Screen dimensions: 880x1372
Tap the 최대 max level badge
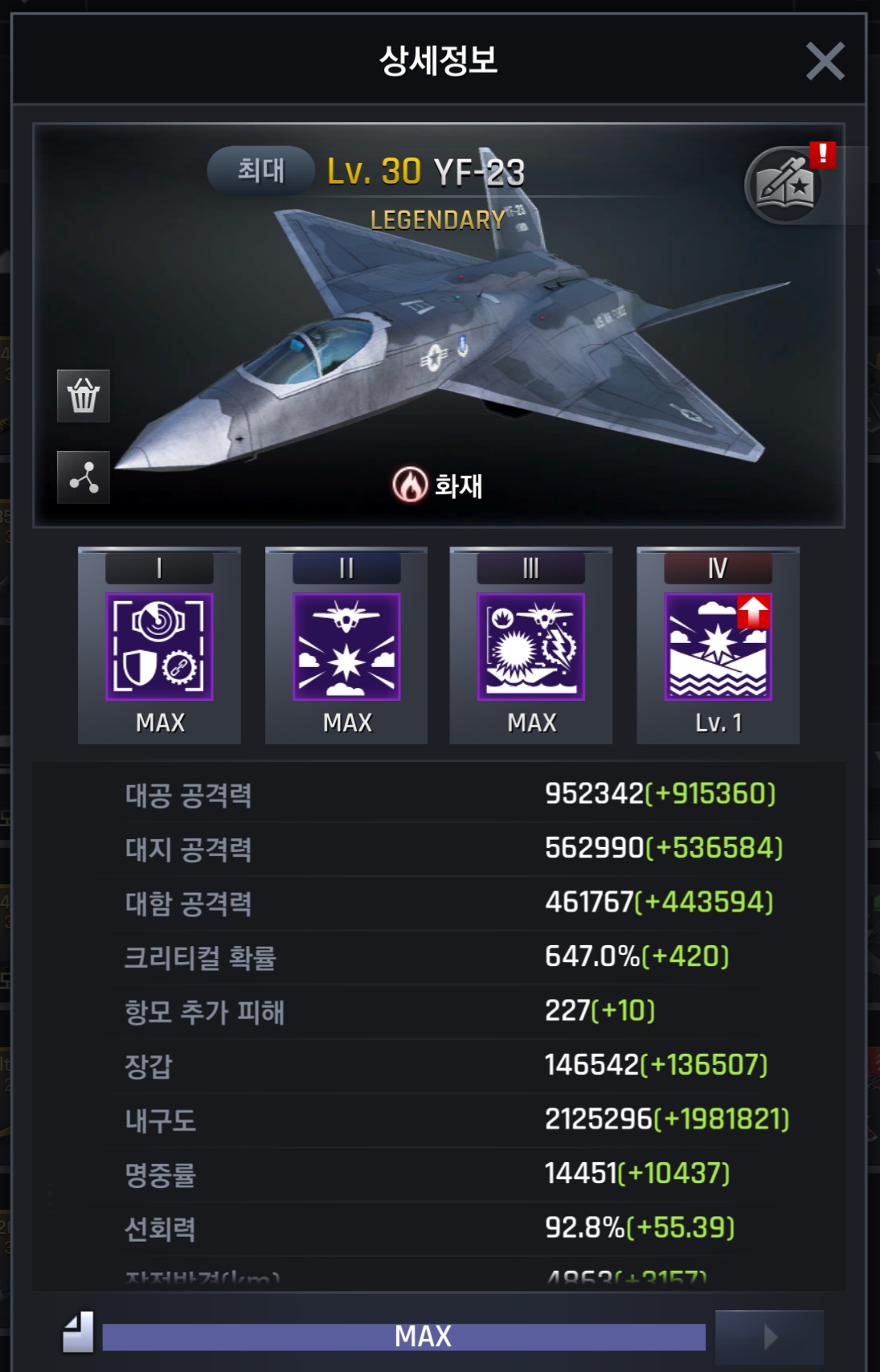click(x=260, y=170)
